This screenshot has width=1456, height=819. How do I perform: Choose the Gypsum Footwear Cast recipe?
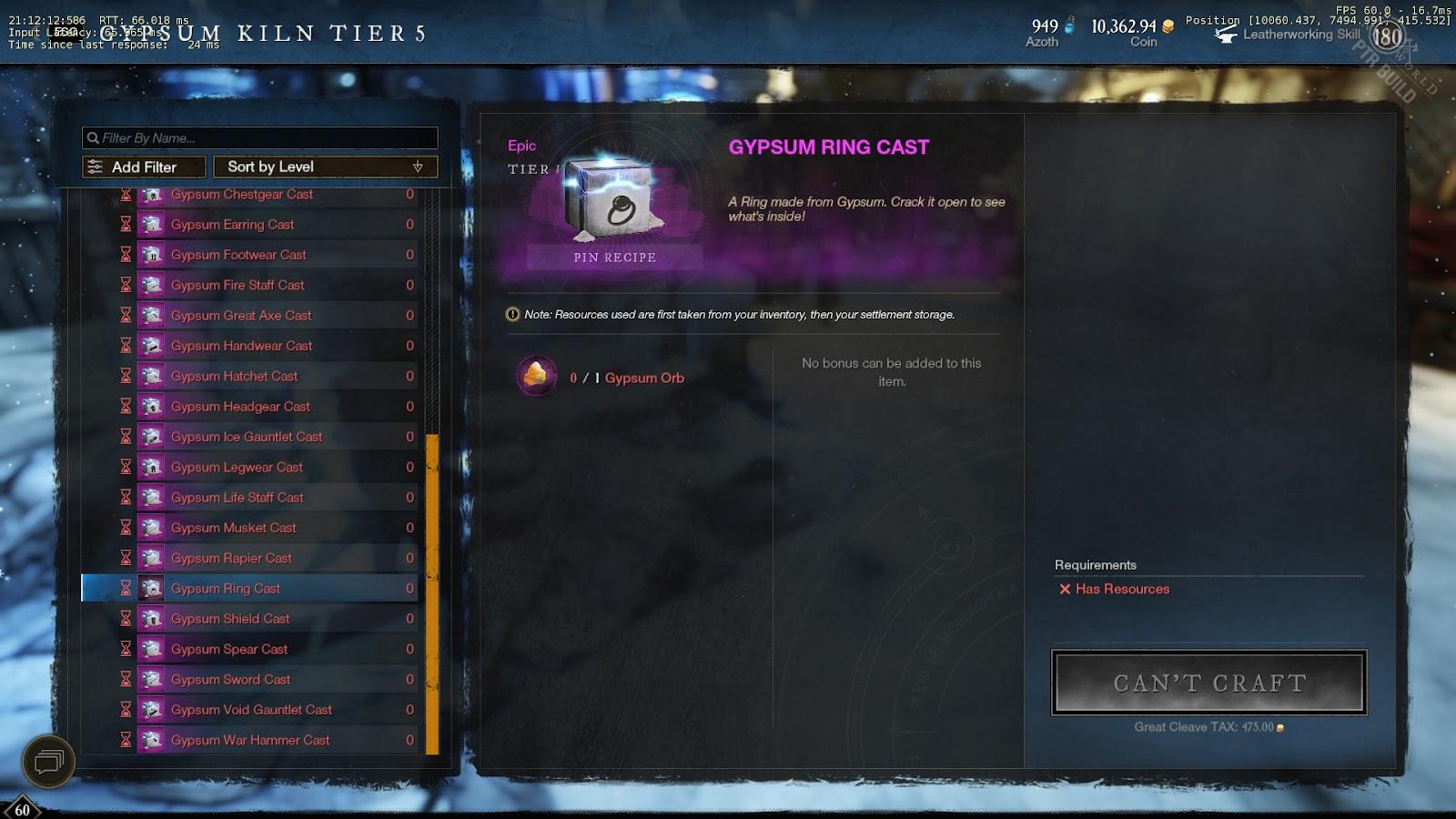tap(238, 255)
